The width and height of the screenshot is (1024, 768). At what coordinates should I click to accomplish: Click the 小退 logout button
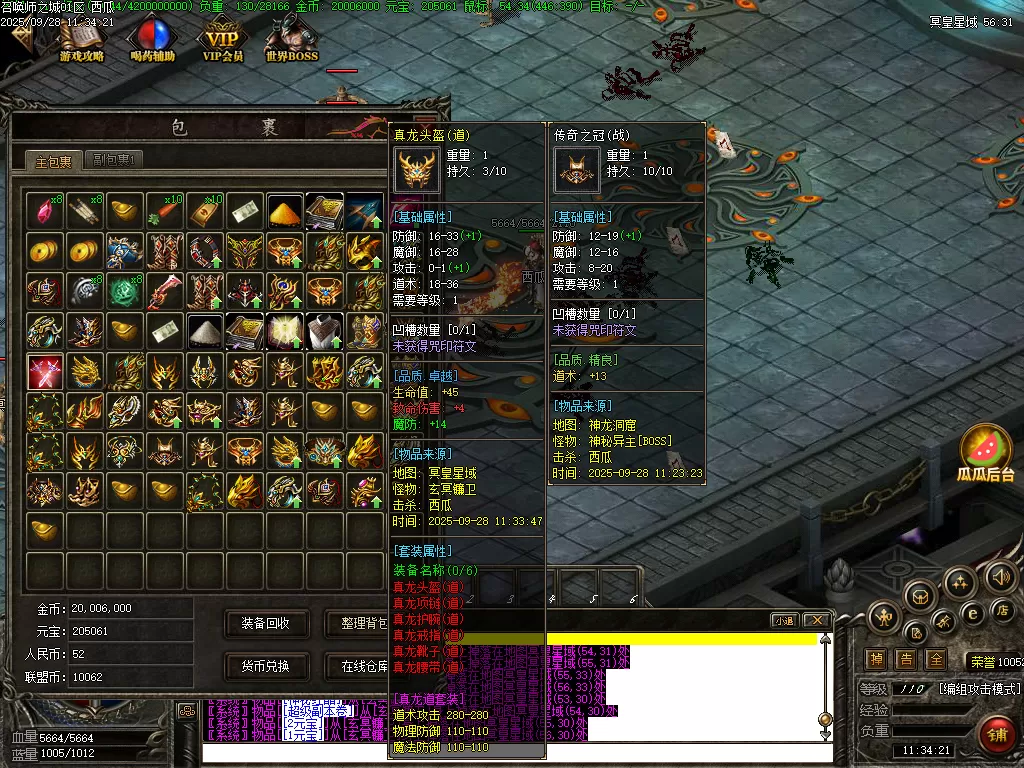point(784,621)
